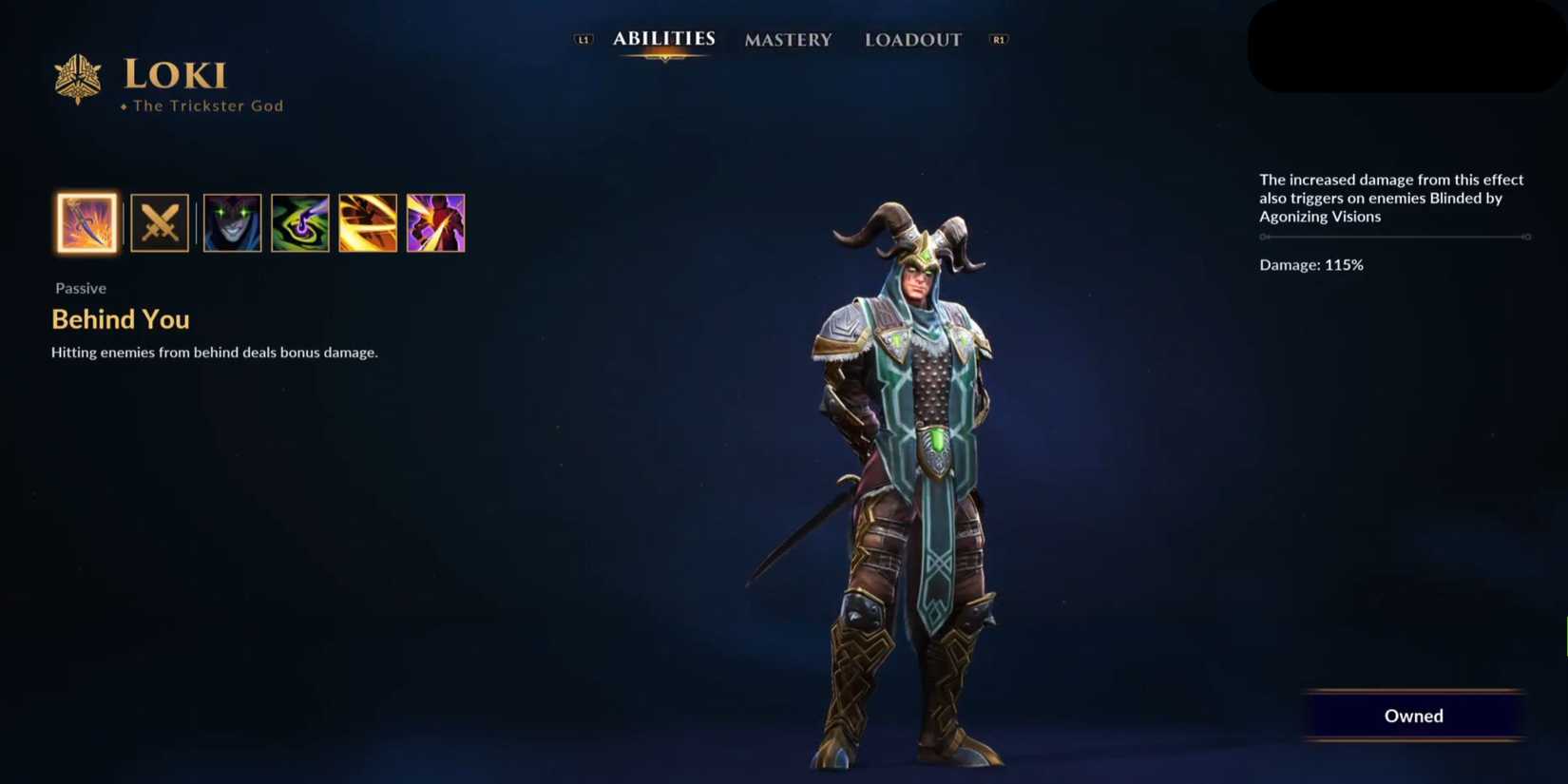The width and height of the screenshot is (1568, 784).
Task: Click the Loki god emblem in top-left corner
Action: pyautogui.click(x=77, y=78)
